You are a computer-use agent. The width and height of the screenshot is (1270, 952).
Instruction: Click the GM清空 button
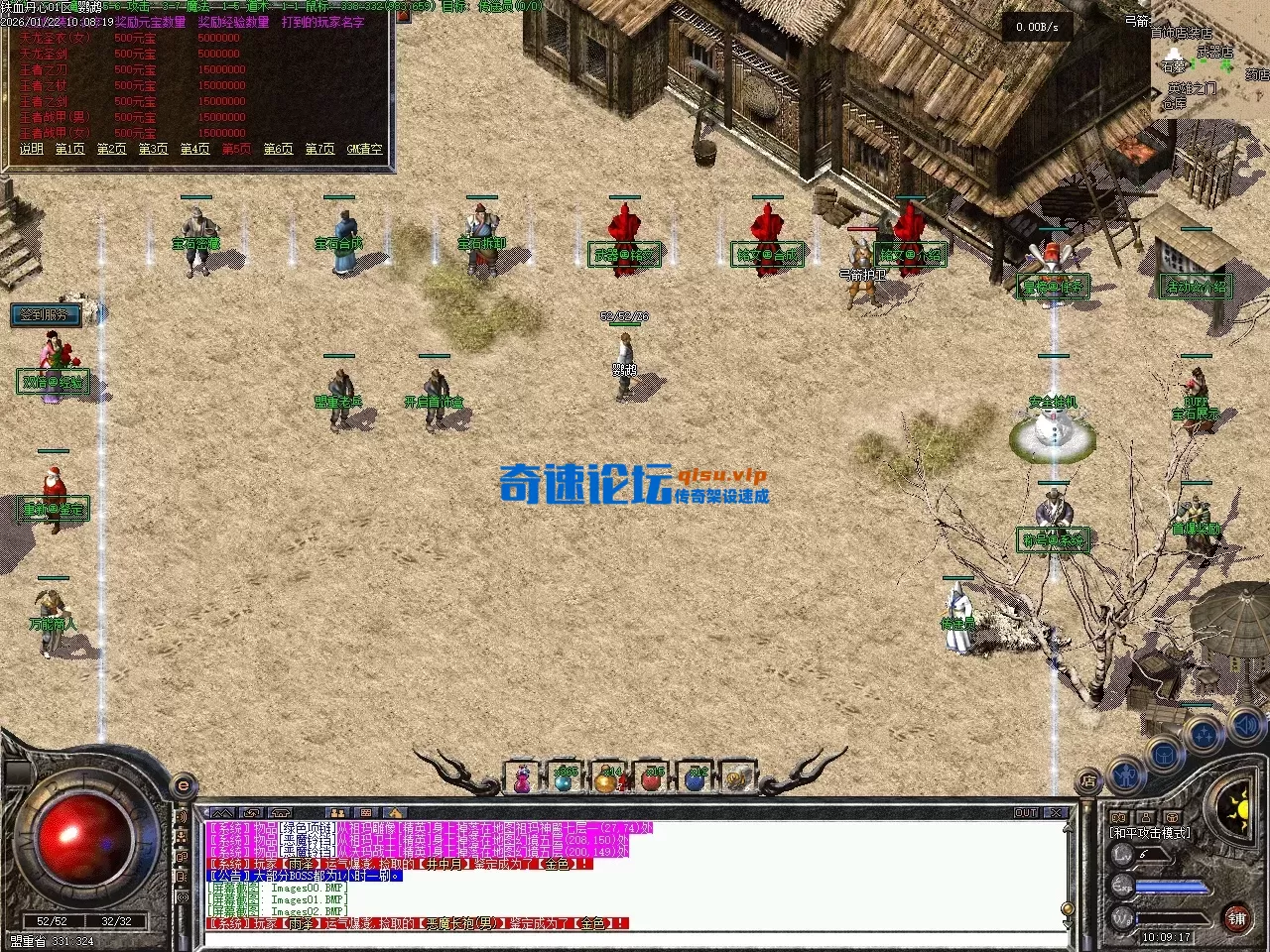[x=362, y=149]
